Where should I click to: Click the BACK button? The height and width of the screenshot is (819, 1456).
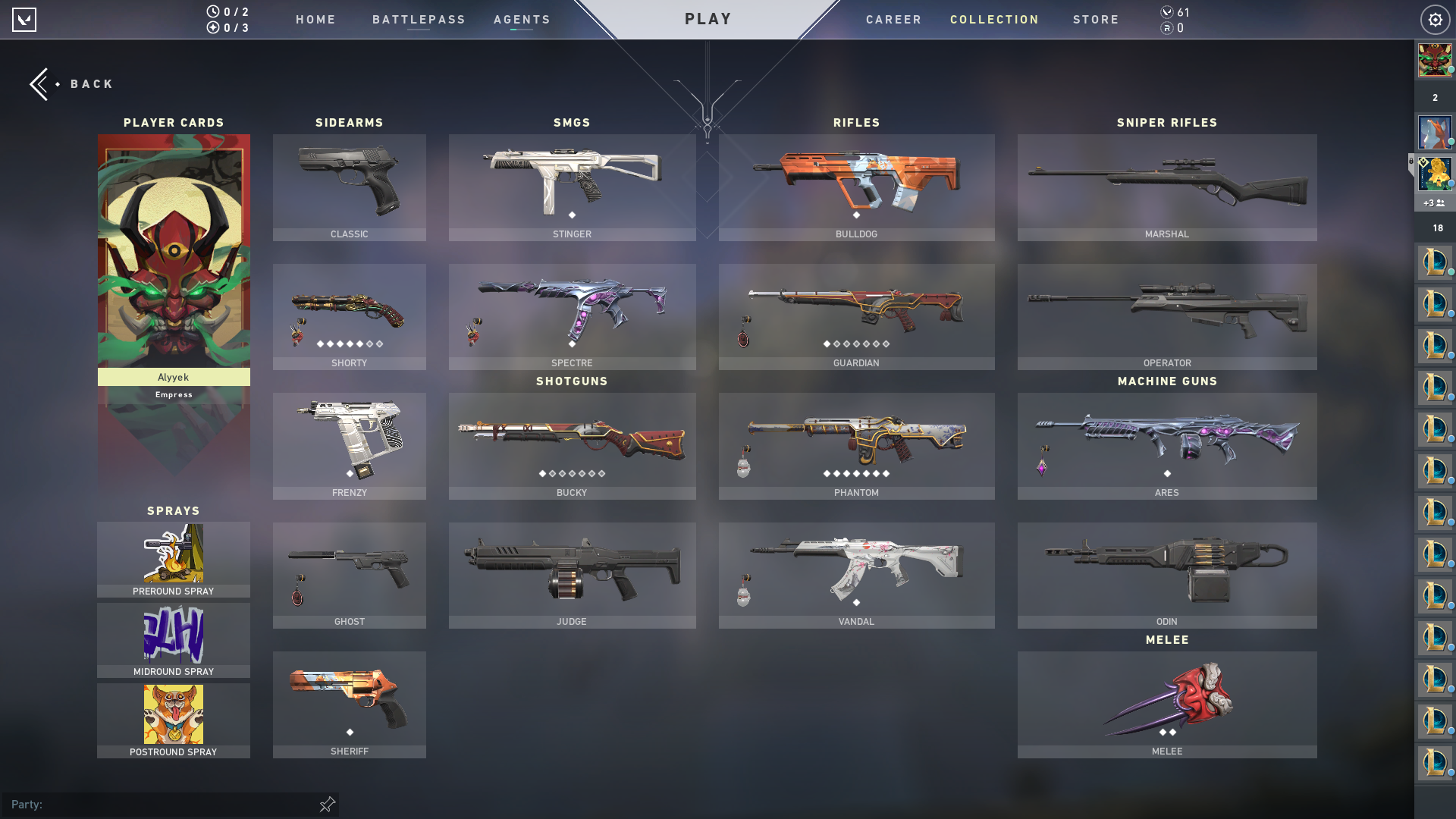[x=91, y=83]
